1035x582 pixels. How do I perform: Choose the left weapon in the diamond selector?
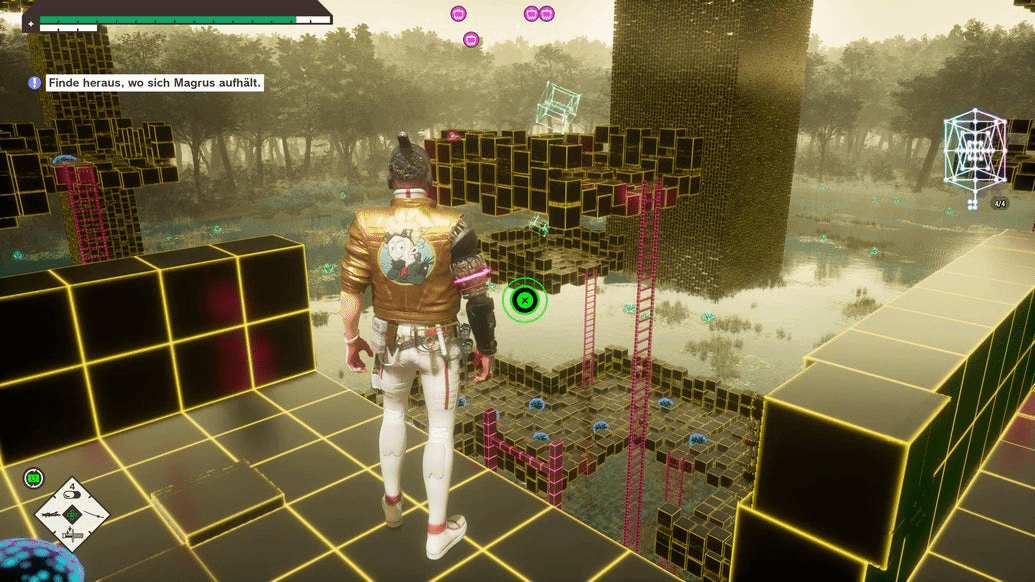pos(50,514)
